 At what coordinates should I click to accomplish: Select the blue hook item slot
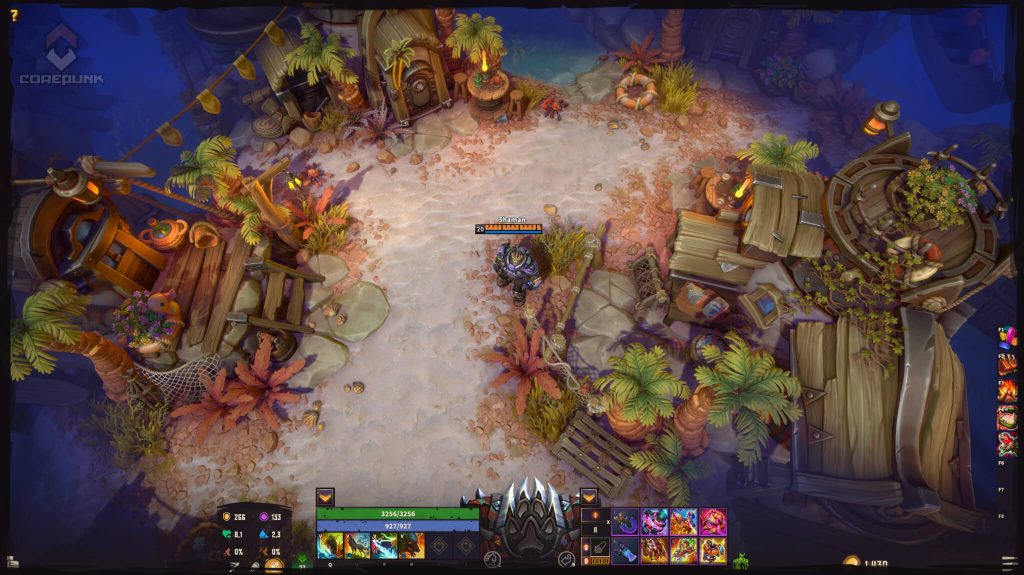click(626, 521)
